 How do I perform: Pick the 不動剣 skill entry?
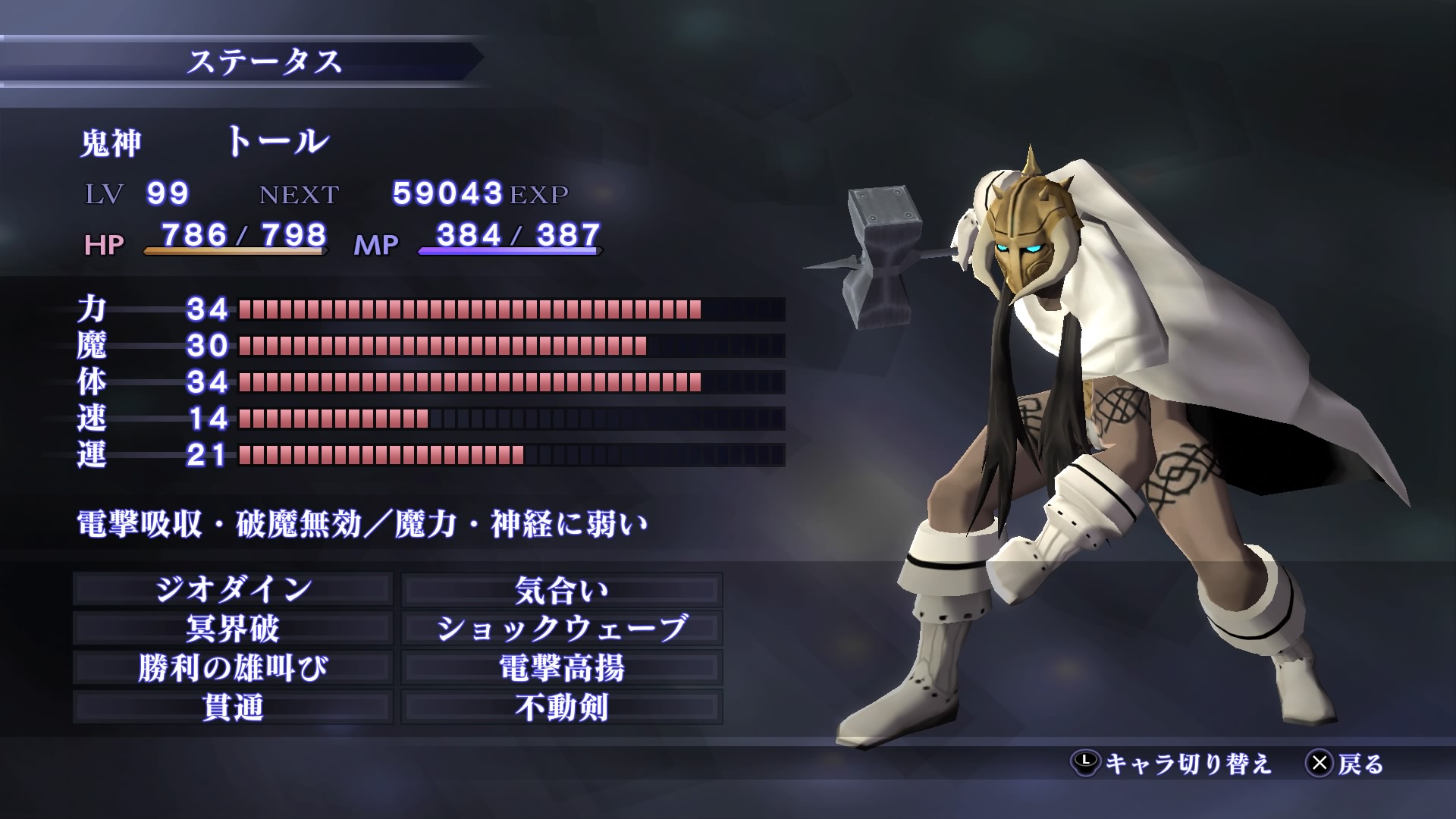561,708
